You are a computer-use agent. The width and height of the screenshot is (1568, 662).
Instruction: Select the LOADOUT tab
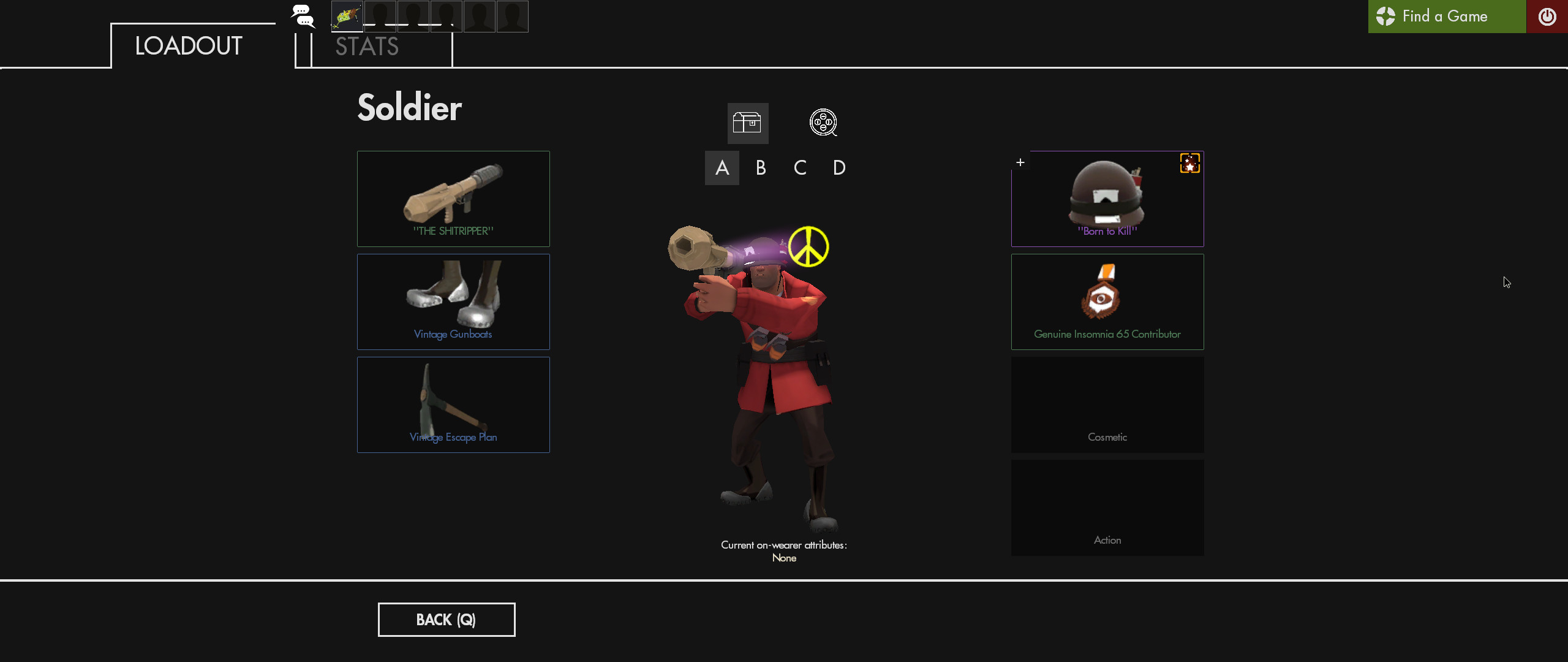(188, 45)
